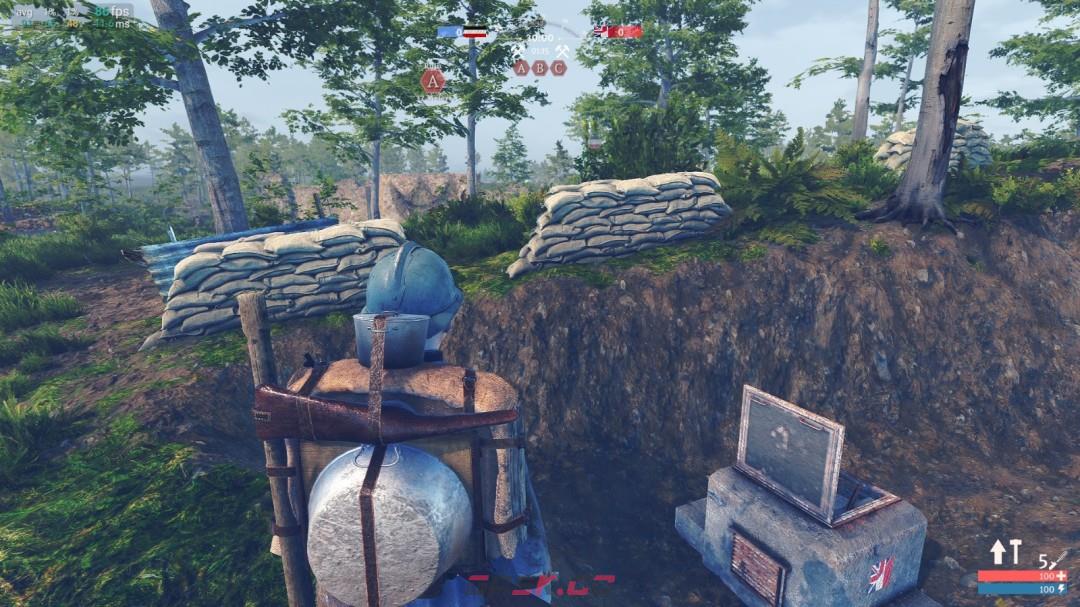Click the British team flag
Viewport: 1080px width, 607px height.
pyautogui.click(x=602, y=32)
